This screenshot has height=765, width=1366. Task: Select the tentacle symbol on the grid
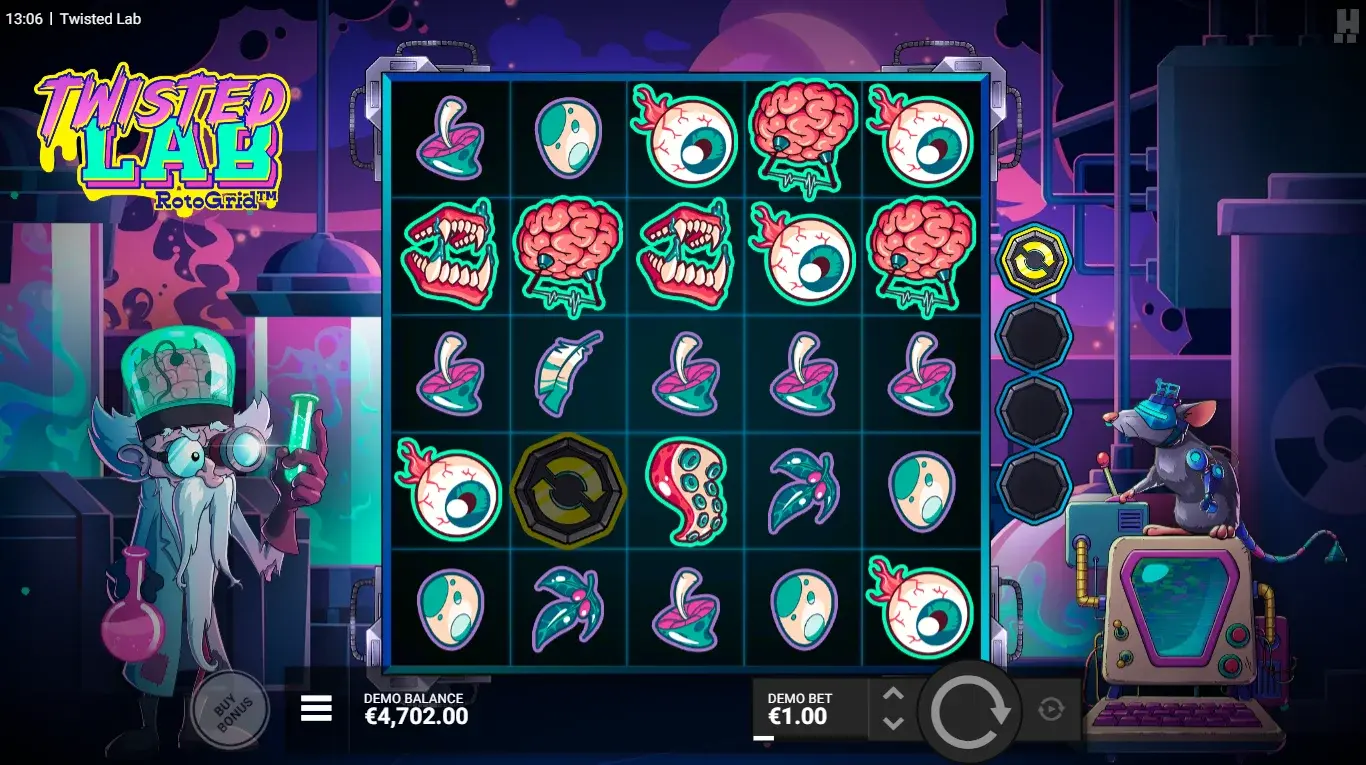point(686,491)
